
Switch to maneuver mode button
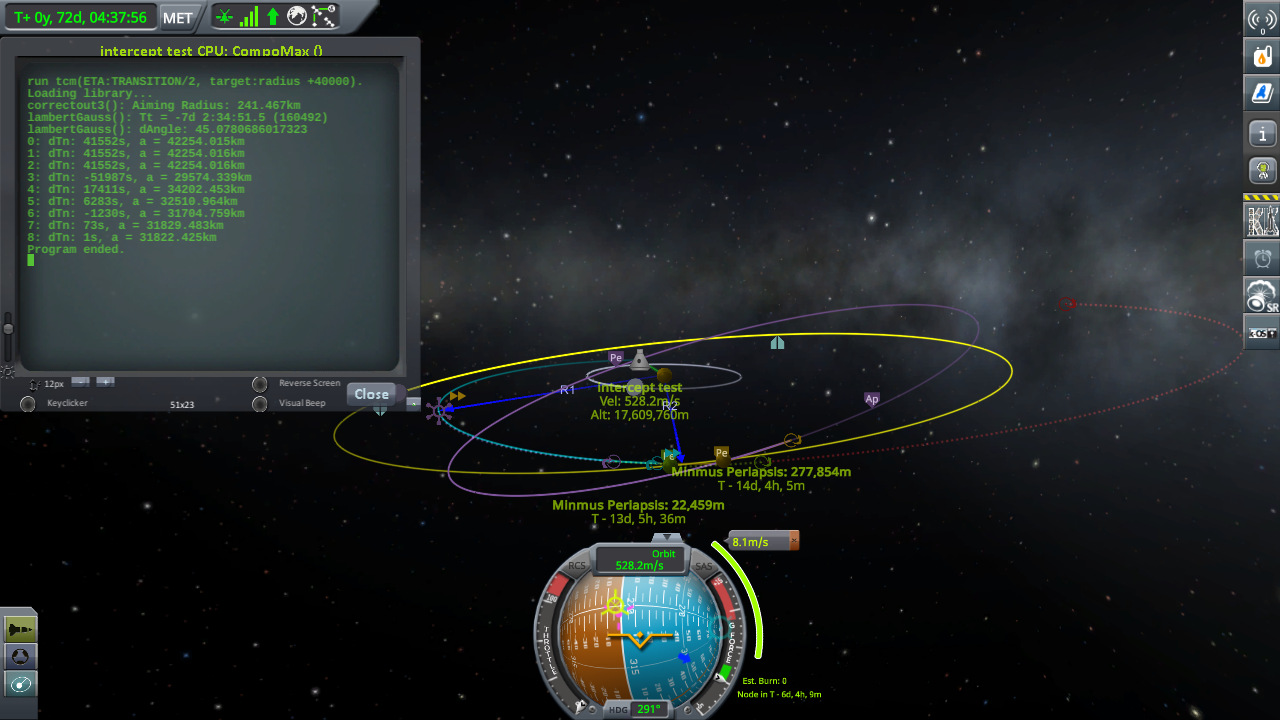(x=20, y=684)
